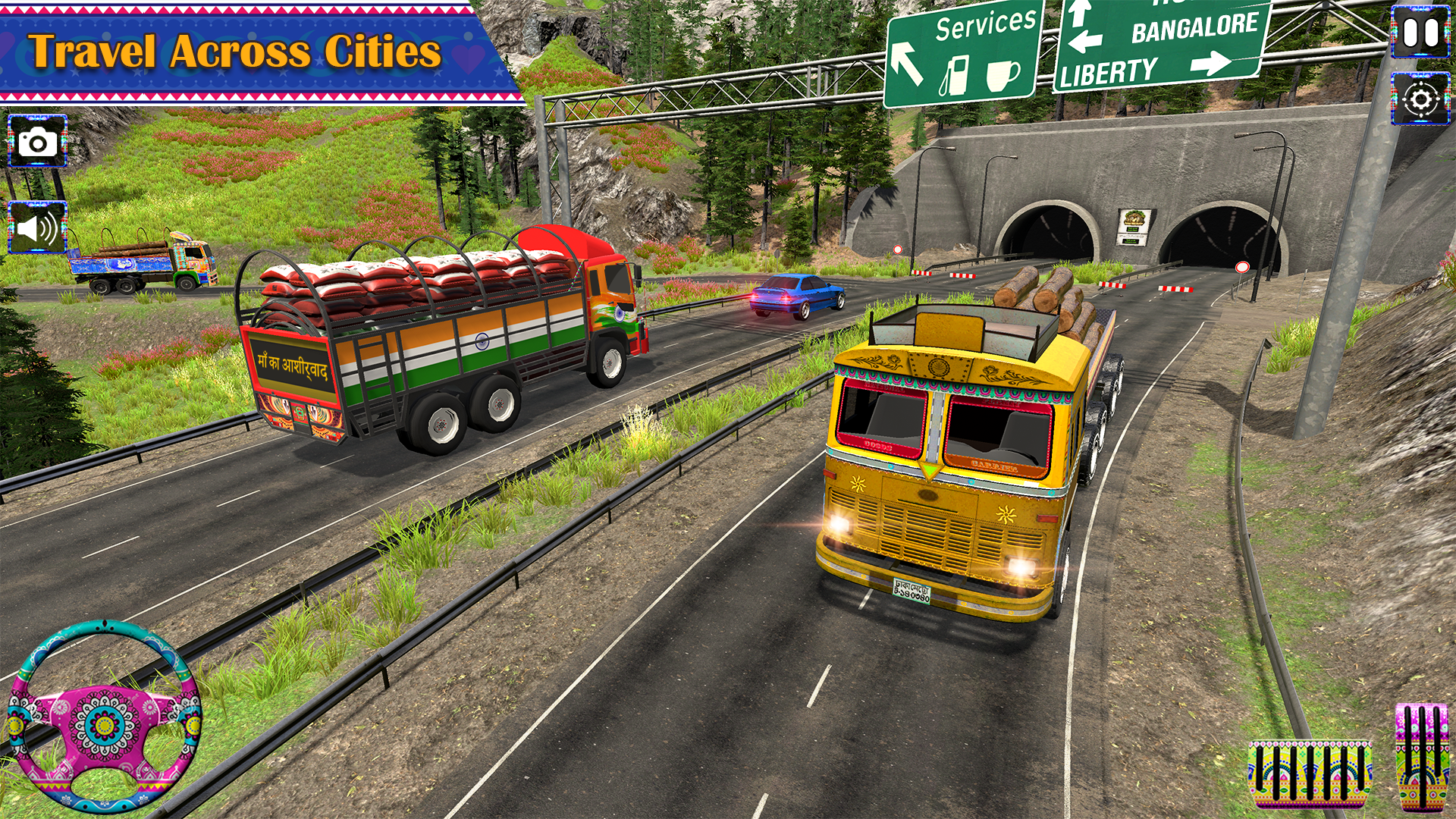This screenshot has height=819, width=1456.
Task: Toggle the sound speaker button
Action: pyautogui.click(x=37, y=227)
